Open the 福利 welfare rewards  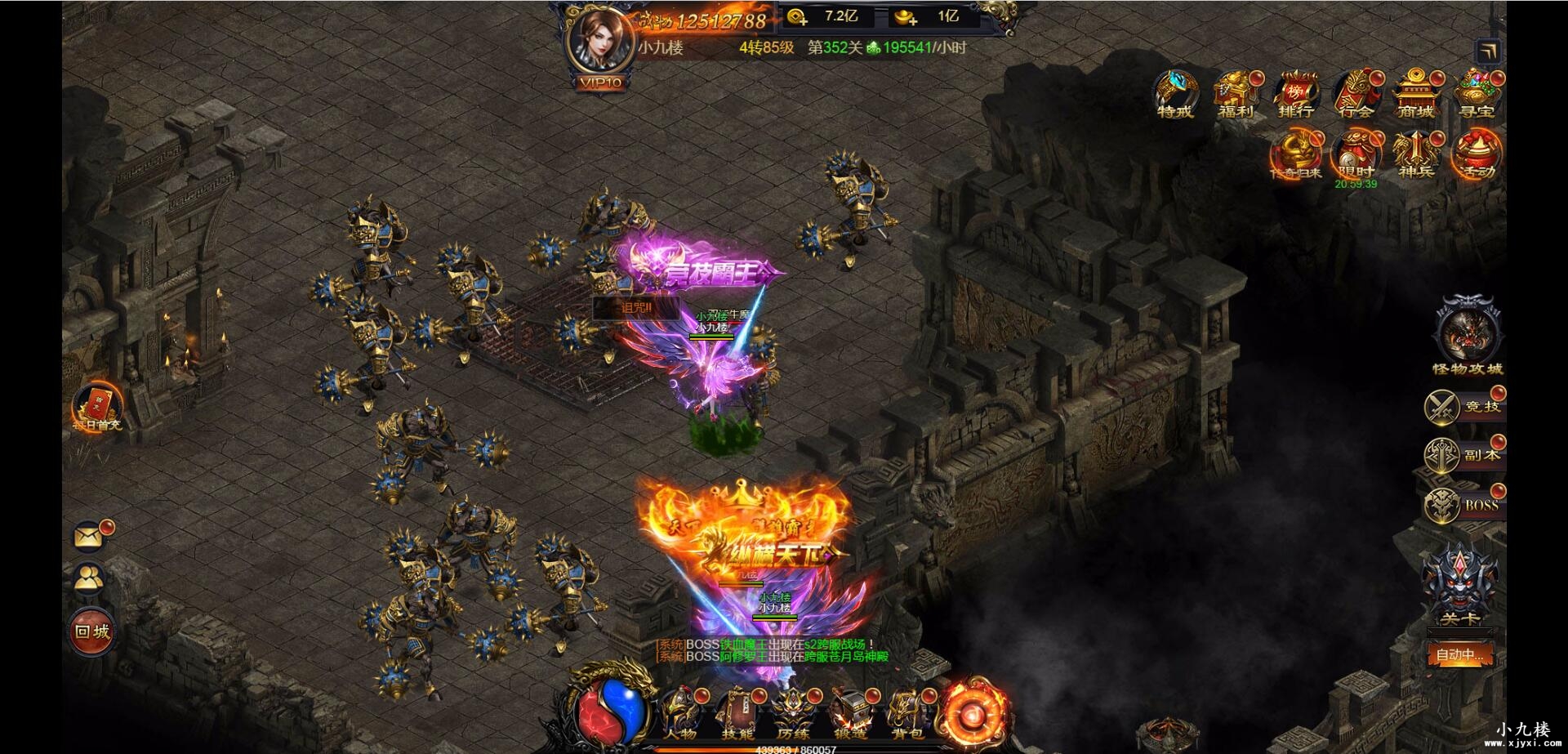pyautogui.click(x=1235, y=95)
